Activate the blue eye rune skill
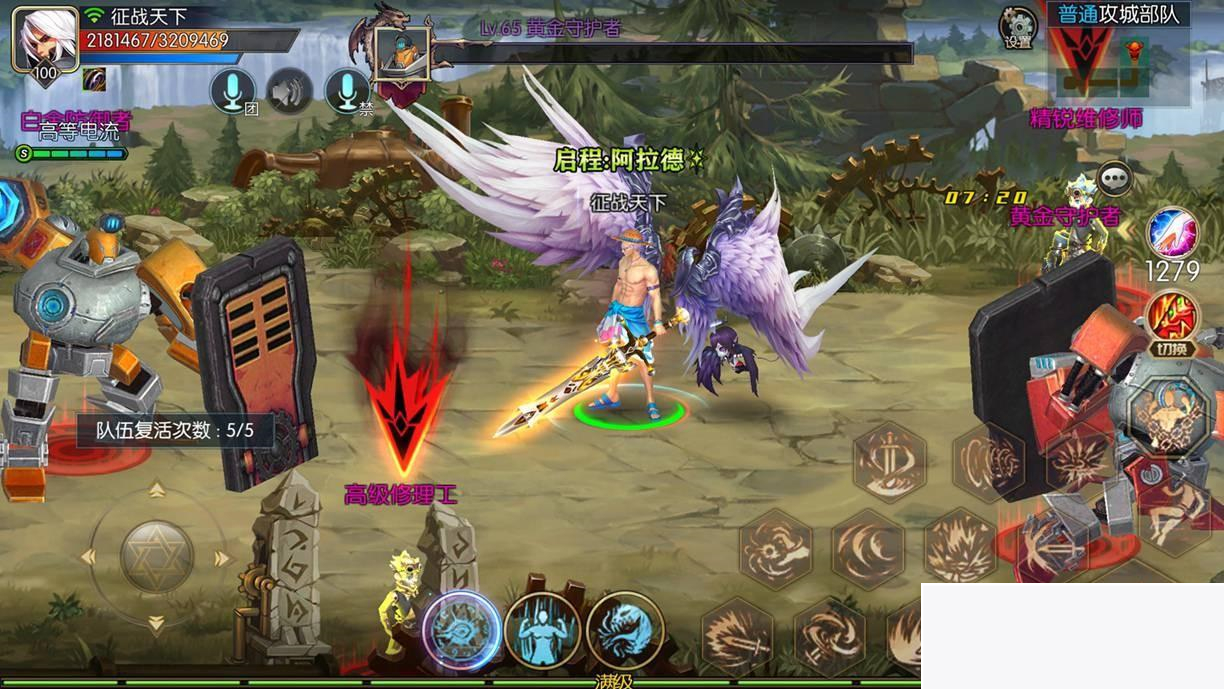 point(461,630)
